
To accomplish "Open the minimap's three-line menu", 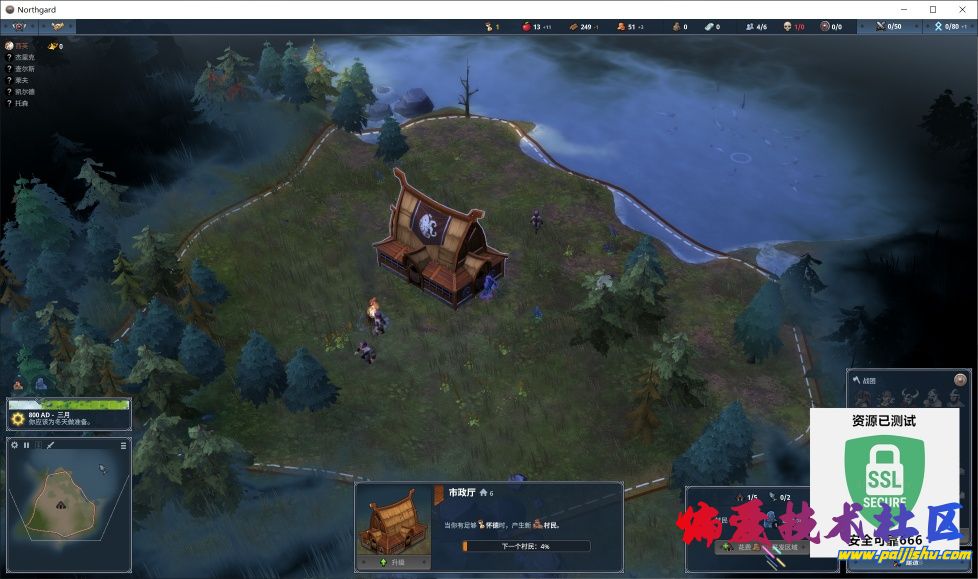I will pyautogui.click(x=124, y=445).
